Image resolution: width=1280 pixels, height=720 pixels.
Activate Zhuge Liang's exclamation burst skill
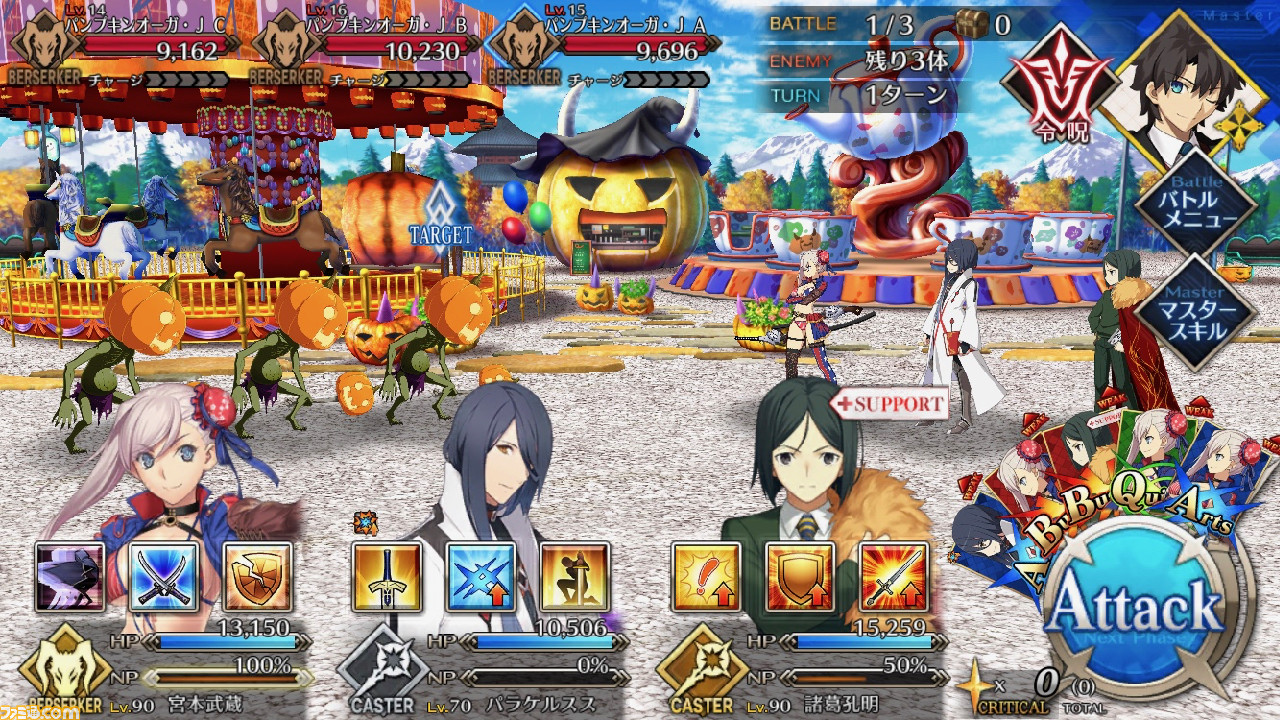click(x=705, y=577)
